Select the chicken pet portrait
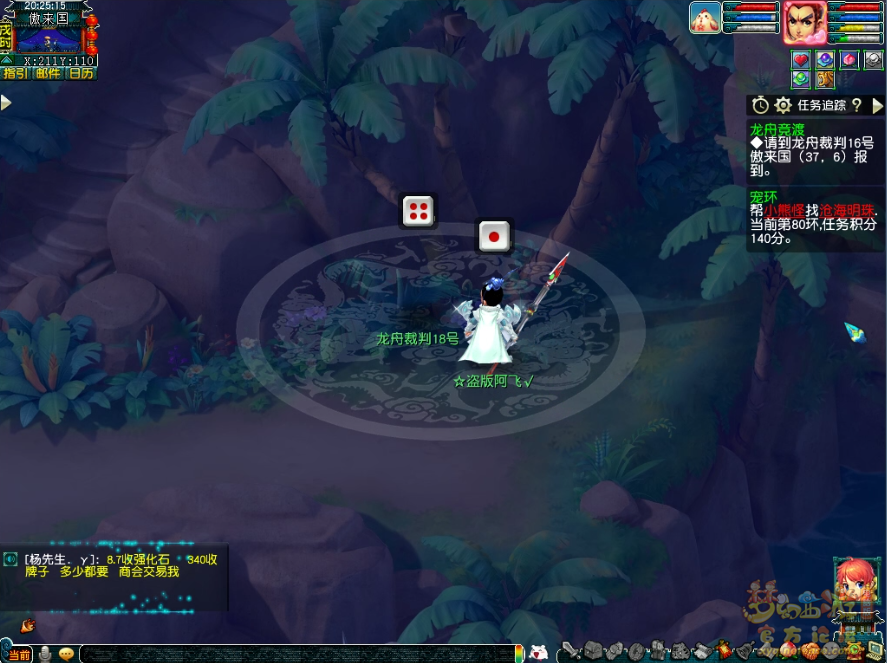The width and height of the screenshot is (887, 663). pyautogui.click(x=704, y=18)
